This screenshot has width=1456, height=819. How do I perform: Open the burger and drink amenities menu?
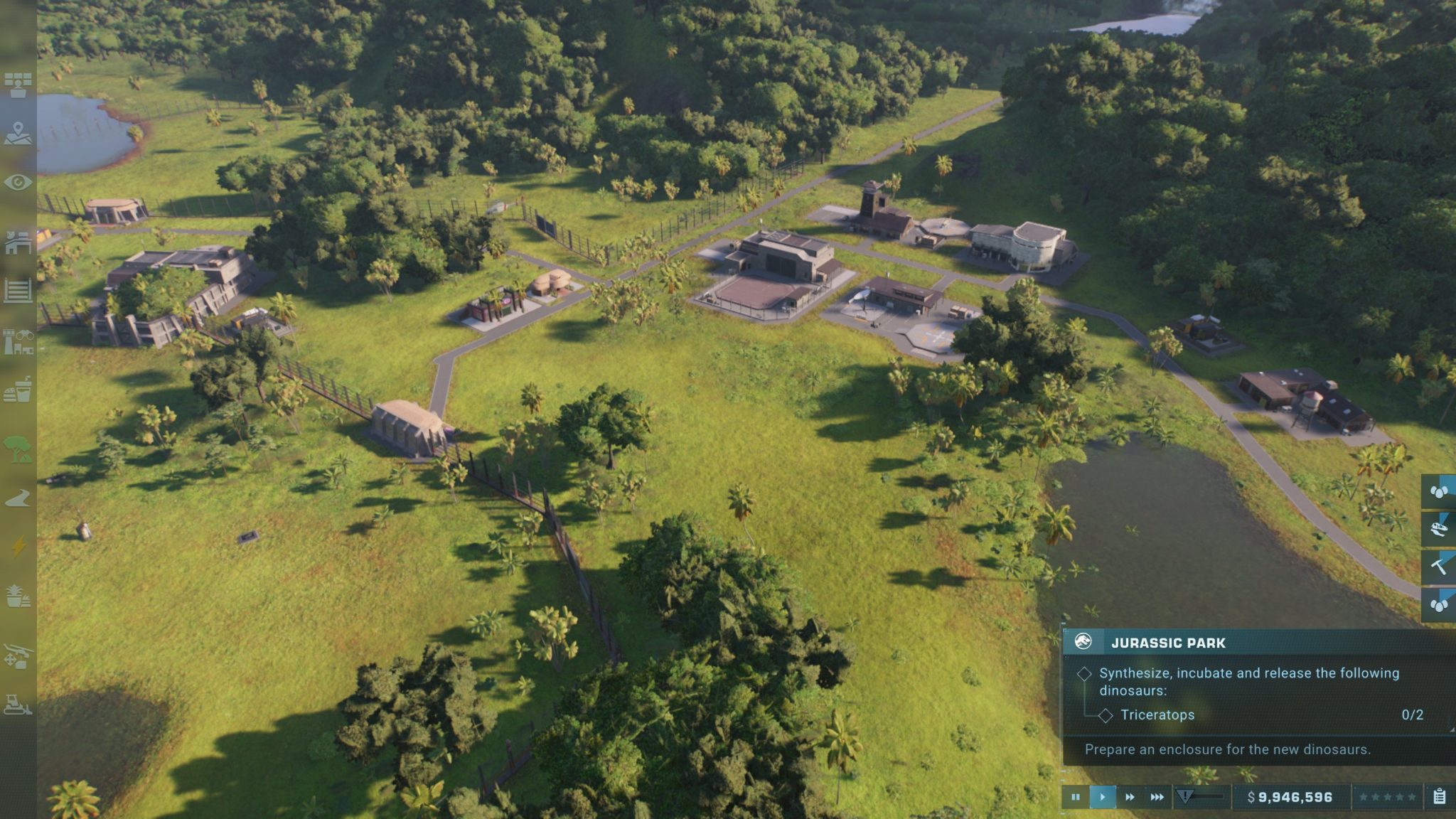(x=18, y=390)
